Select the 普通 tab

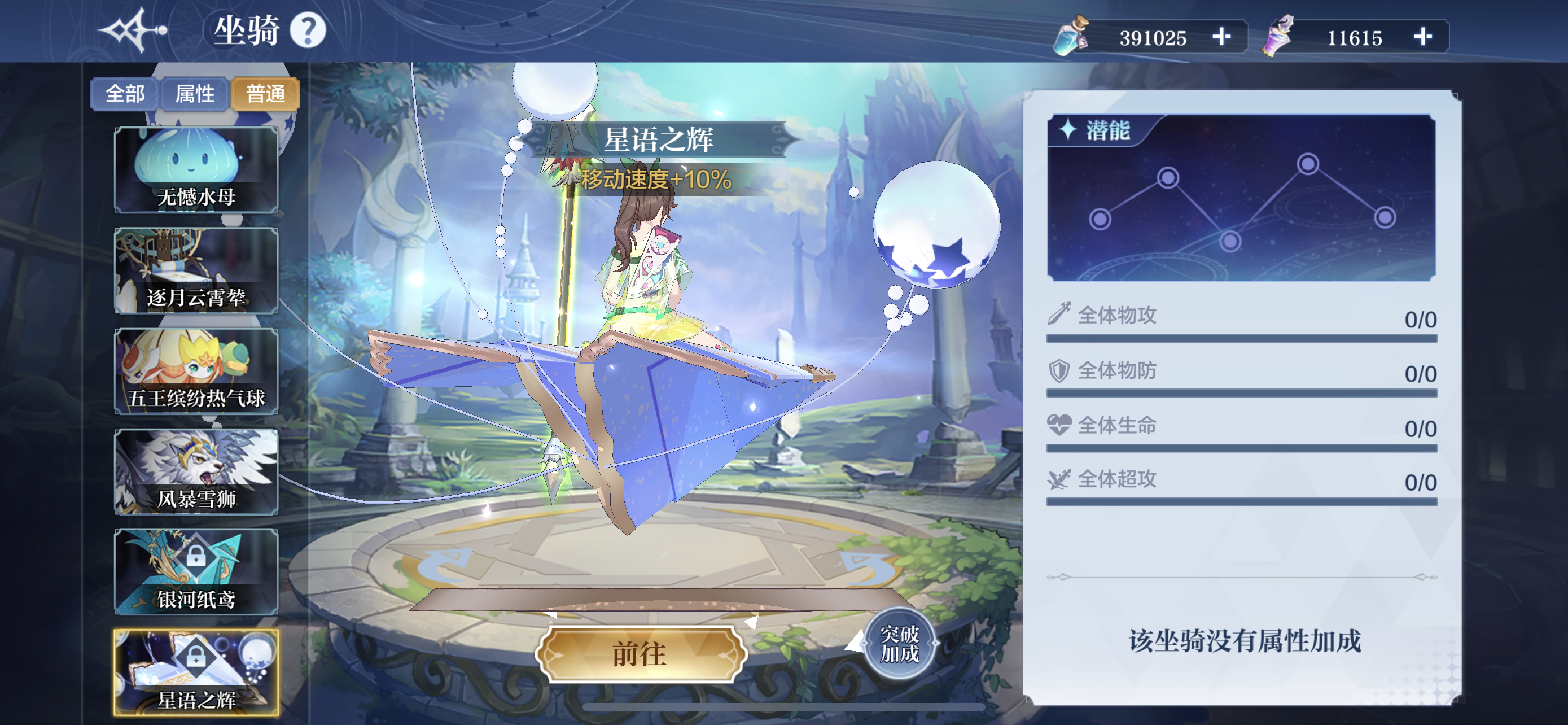tap(265, 94)
